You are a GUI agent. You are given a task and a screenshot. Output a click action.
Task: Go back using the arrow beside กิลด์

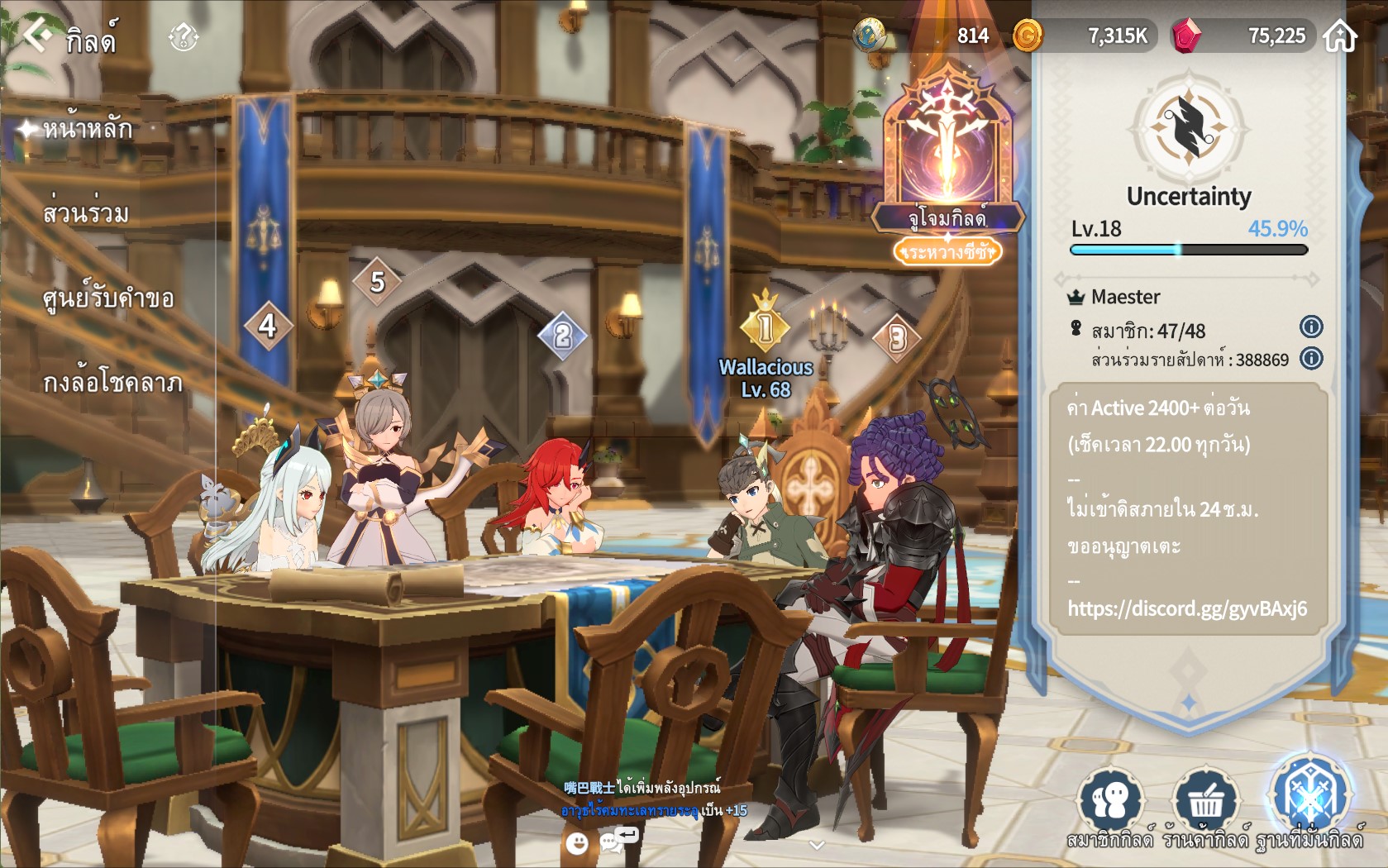coord(36,36)
